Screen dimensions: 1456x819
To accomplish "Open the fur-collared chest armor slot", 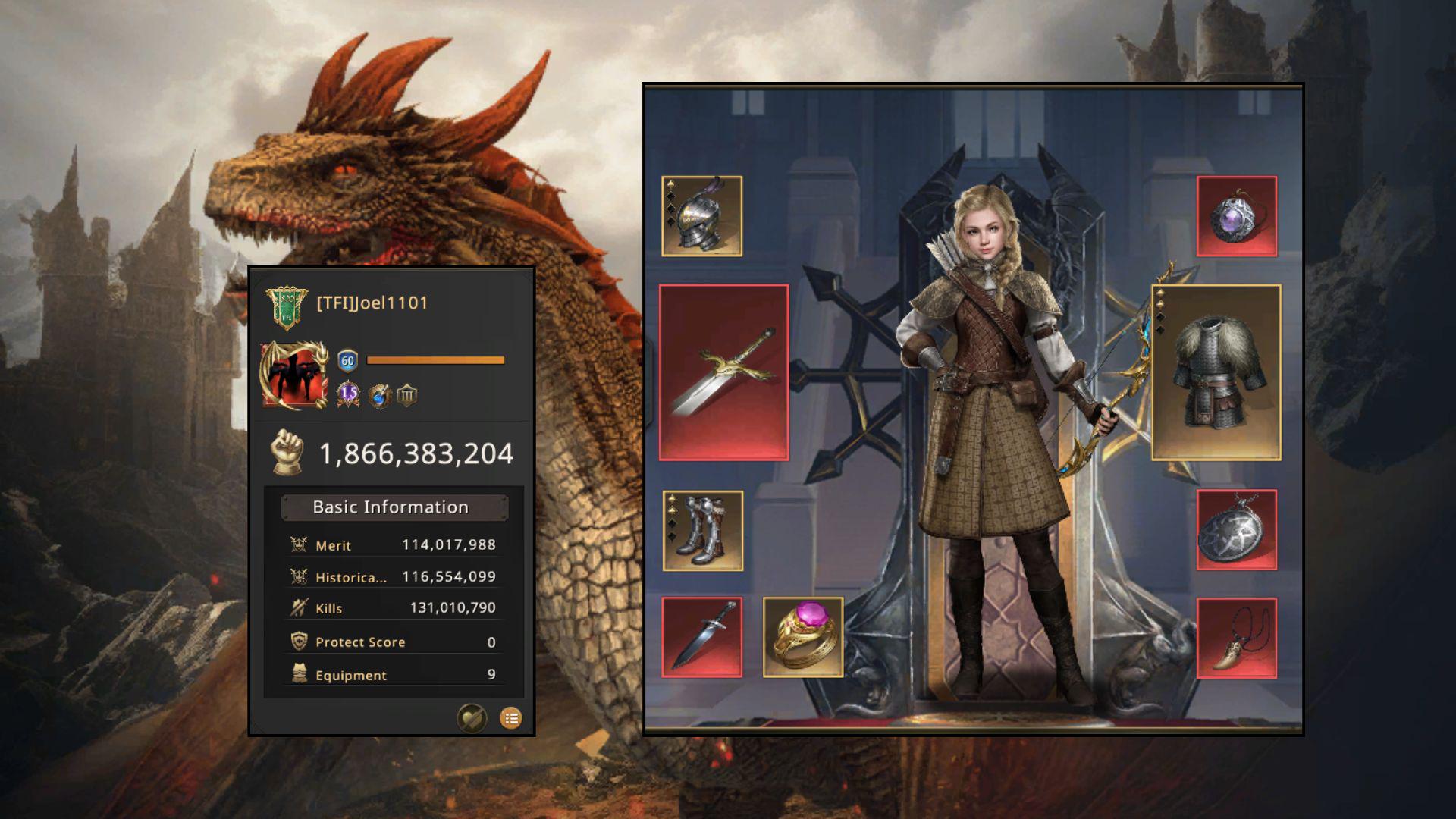I will point(1216,372).
